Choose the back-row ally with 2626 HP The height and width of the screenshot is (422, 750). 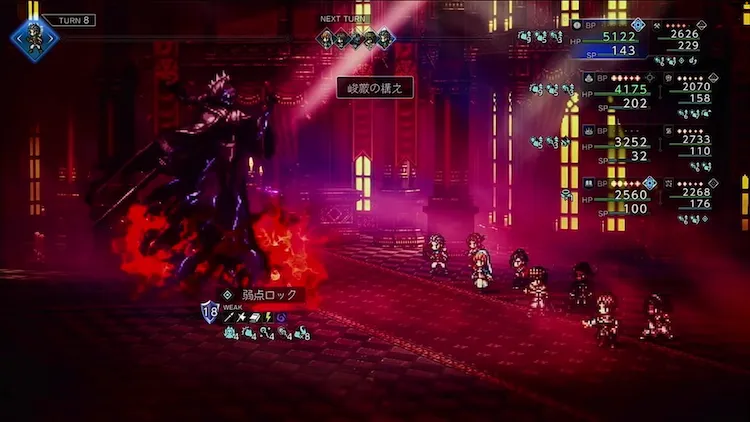click(x=684, y=32)
